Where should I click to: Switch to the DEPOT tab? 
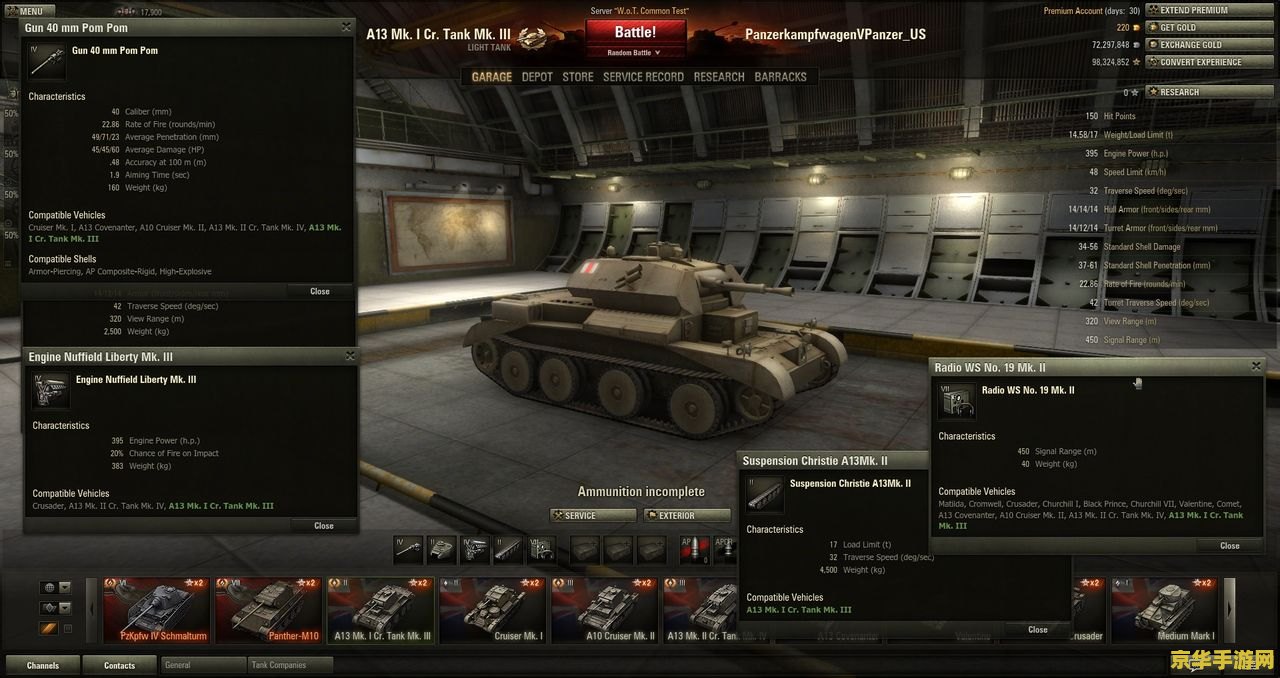point(537,77)
